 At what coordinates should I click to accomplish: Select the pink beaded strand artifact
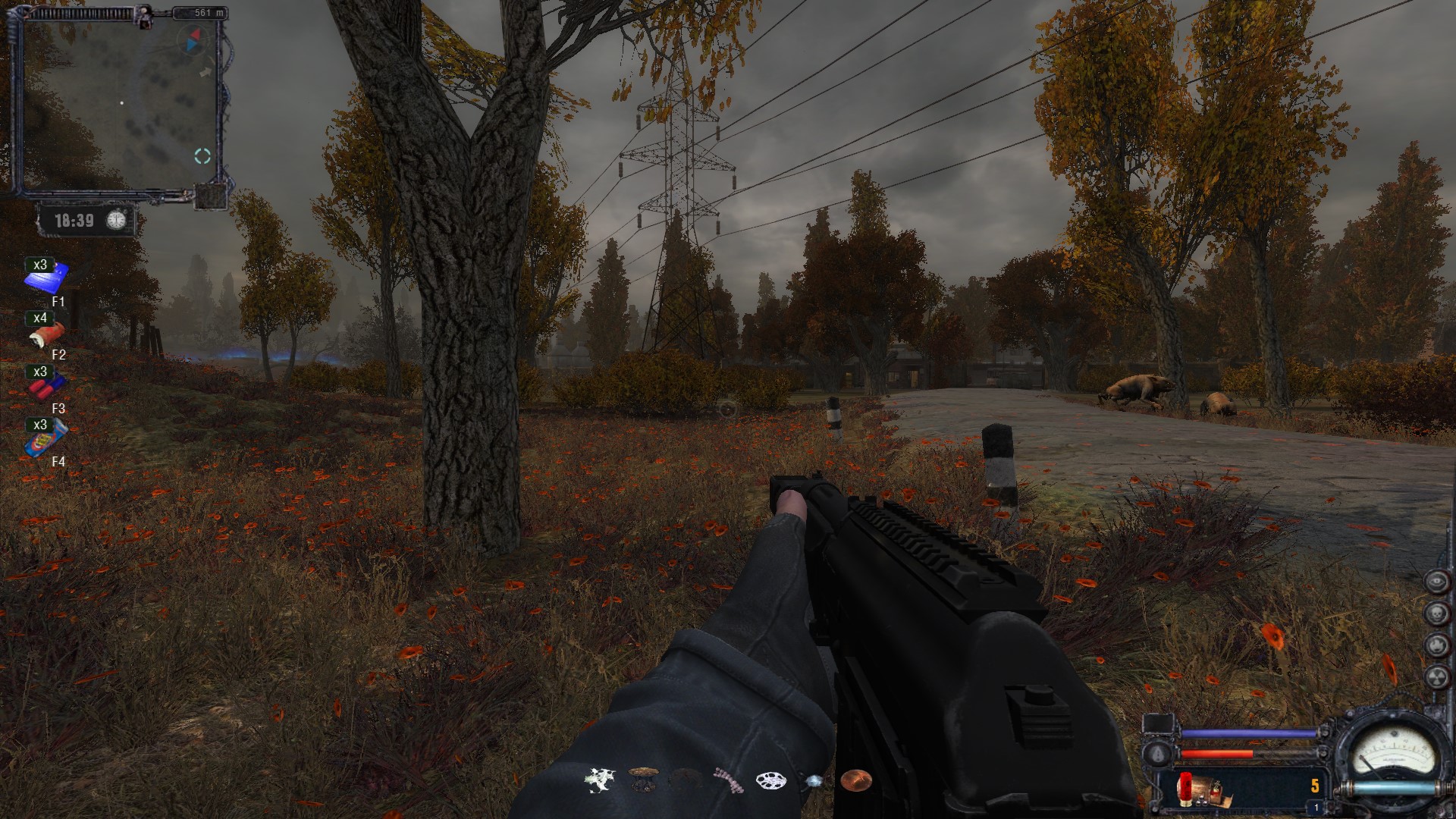(728, 780)
